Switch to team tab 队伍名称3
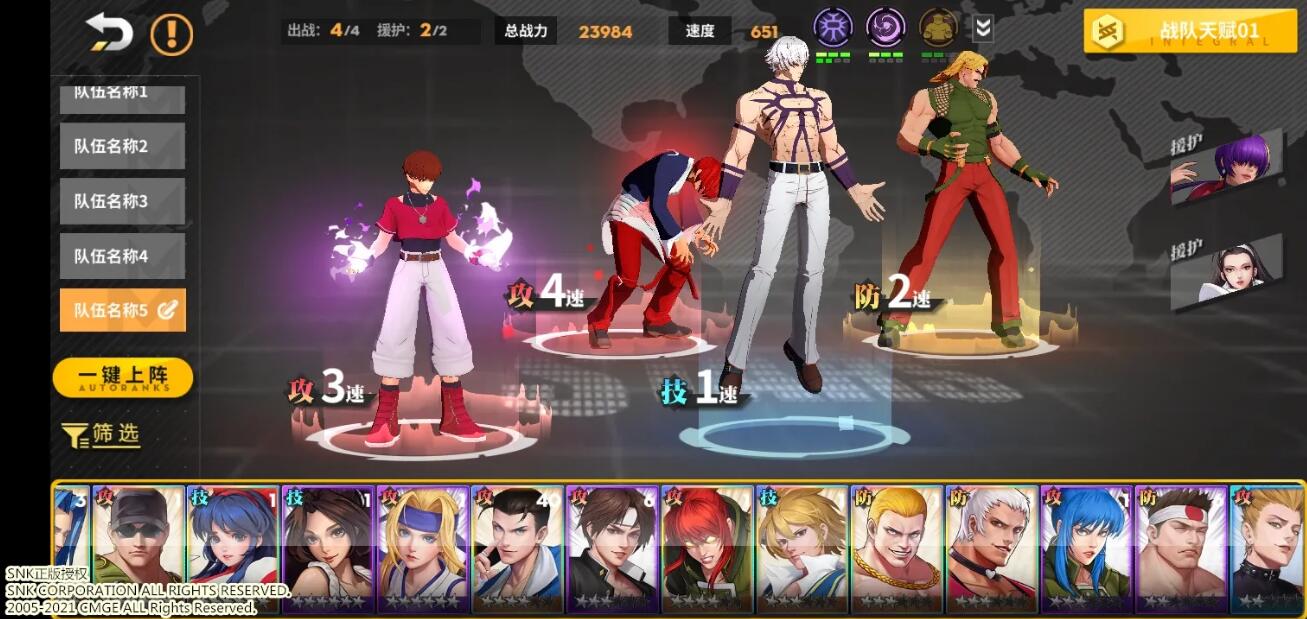 (x=122, y=201)
